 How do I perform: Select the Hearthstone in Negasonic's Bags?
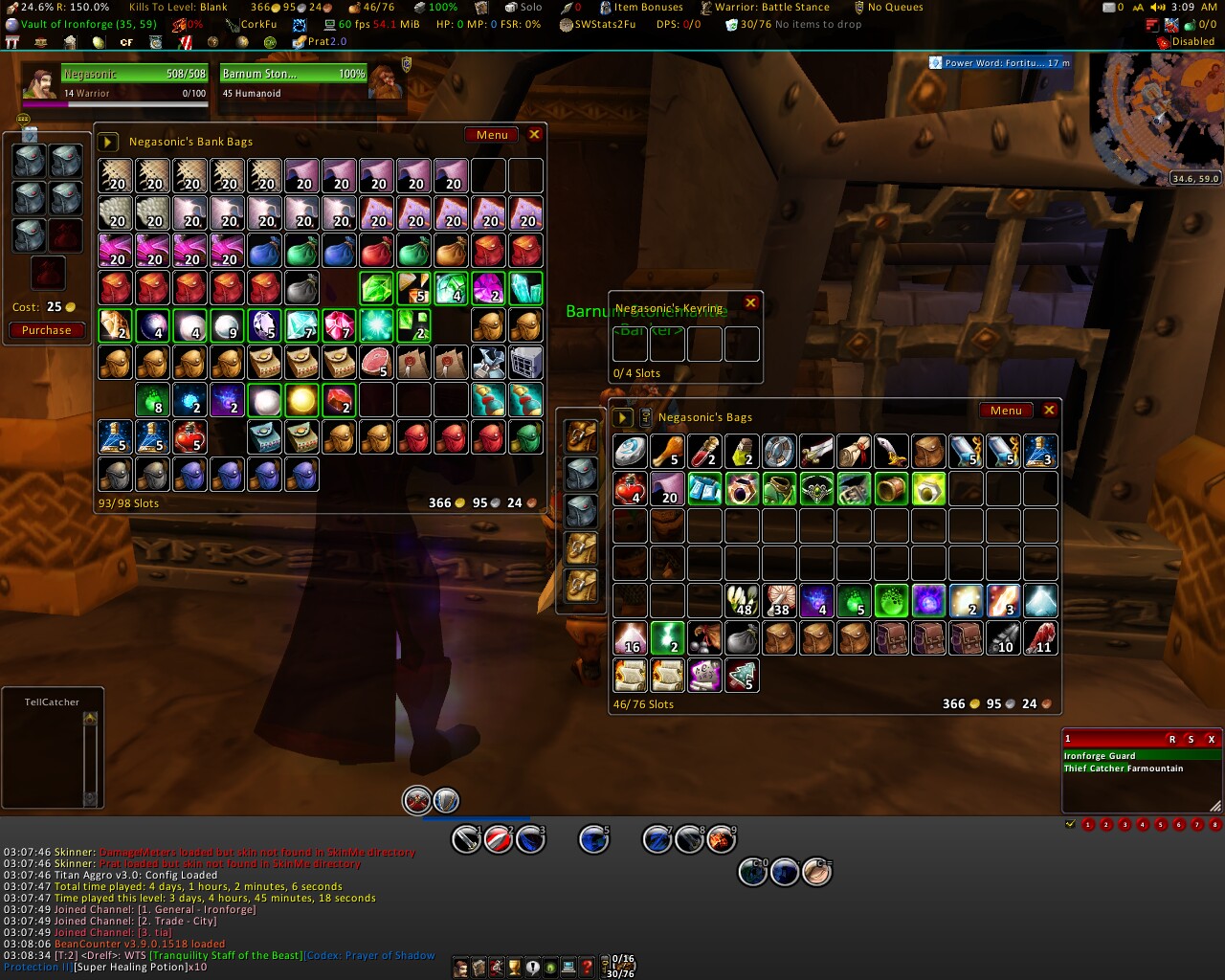(631, 452)
